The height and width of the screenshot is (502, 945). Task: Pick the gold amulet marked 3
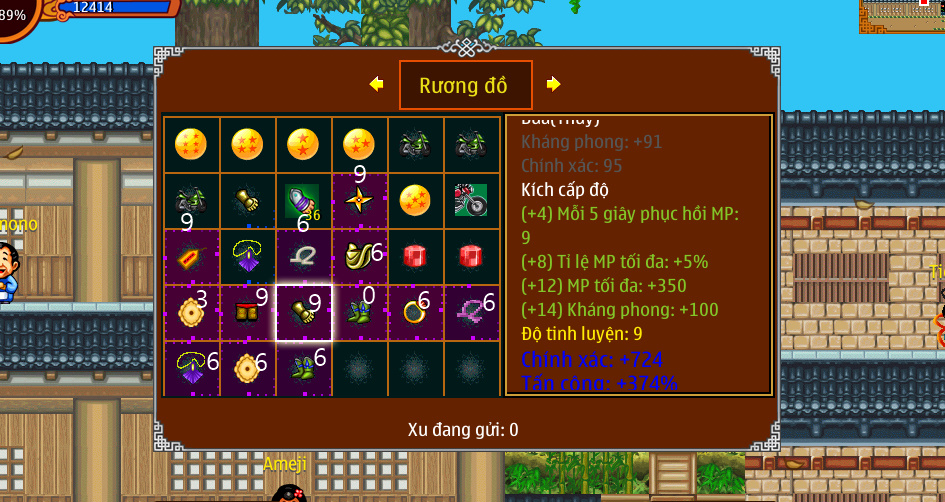[191, 313]
